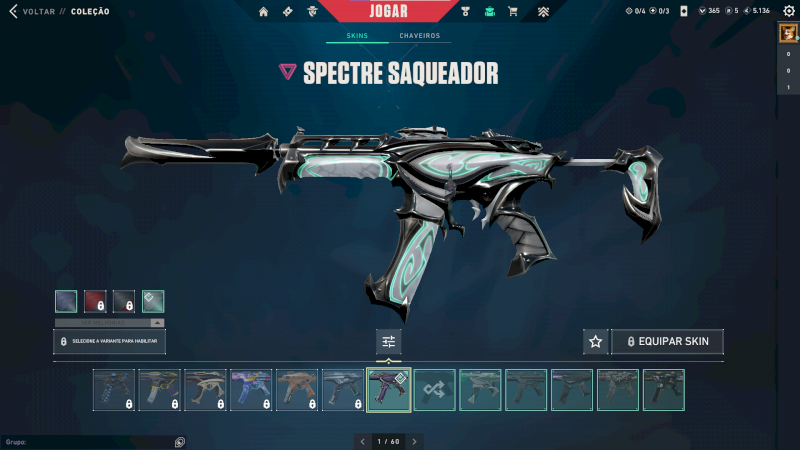Choose the red locked color variant

[95, 301]
